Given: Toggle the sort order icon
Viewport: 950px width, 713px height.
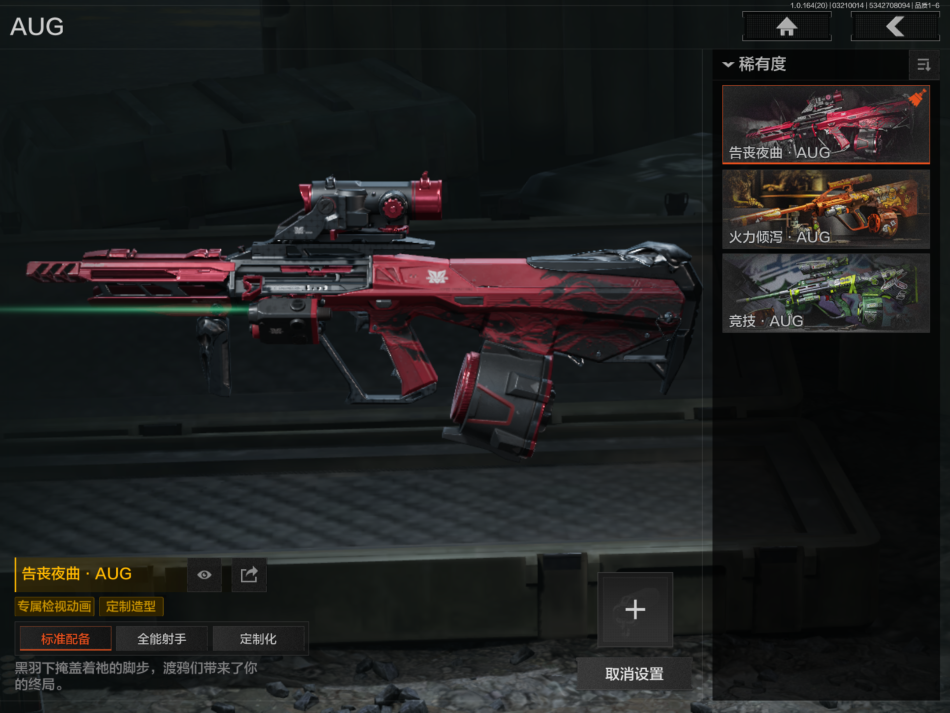Looking at the screenshot, I should pos(923,65).
